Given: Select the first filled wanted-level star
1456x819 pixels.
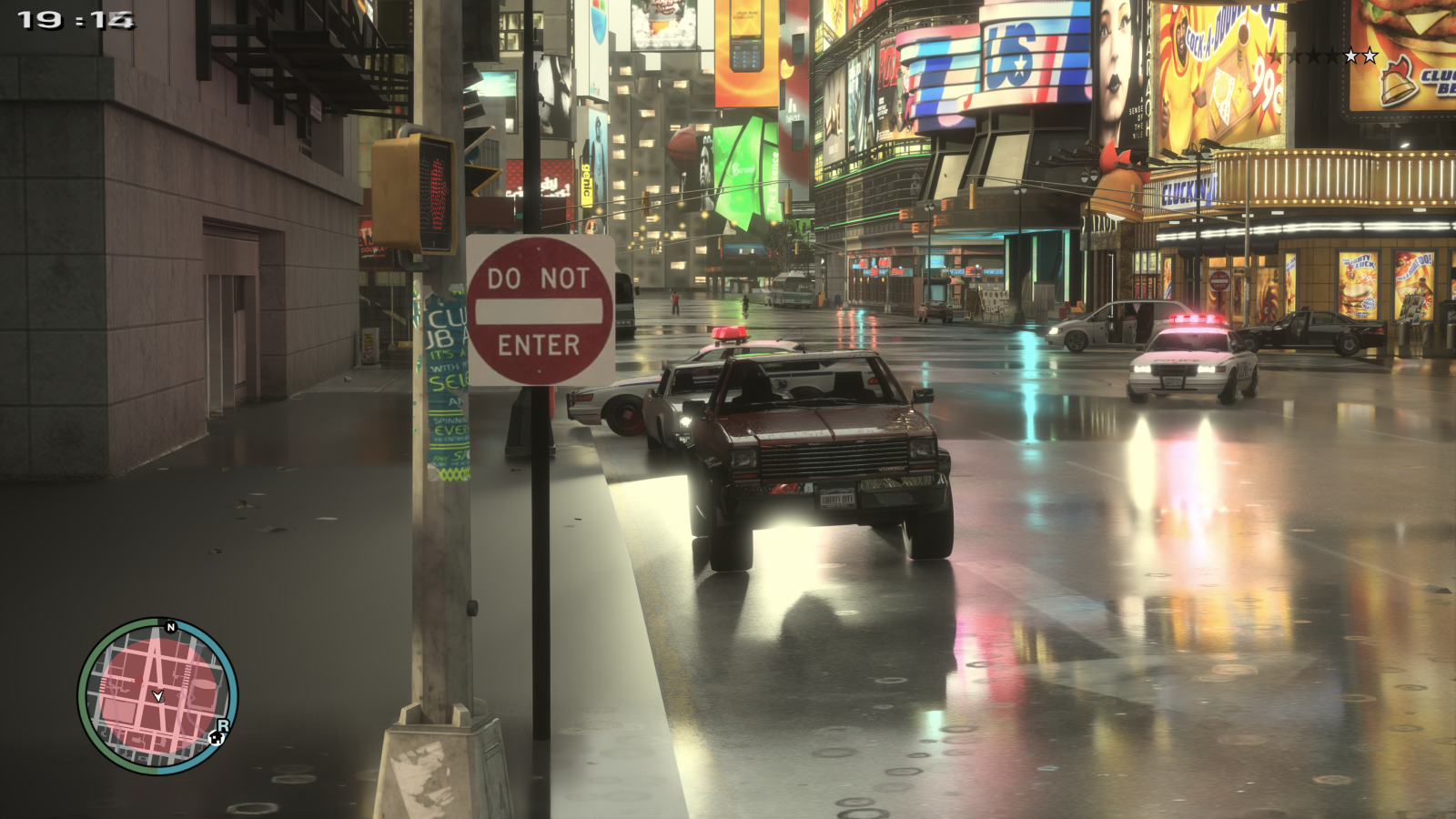Looking at the screenshot, I should click(1350, 56).
